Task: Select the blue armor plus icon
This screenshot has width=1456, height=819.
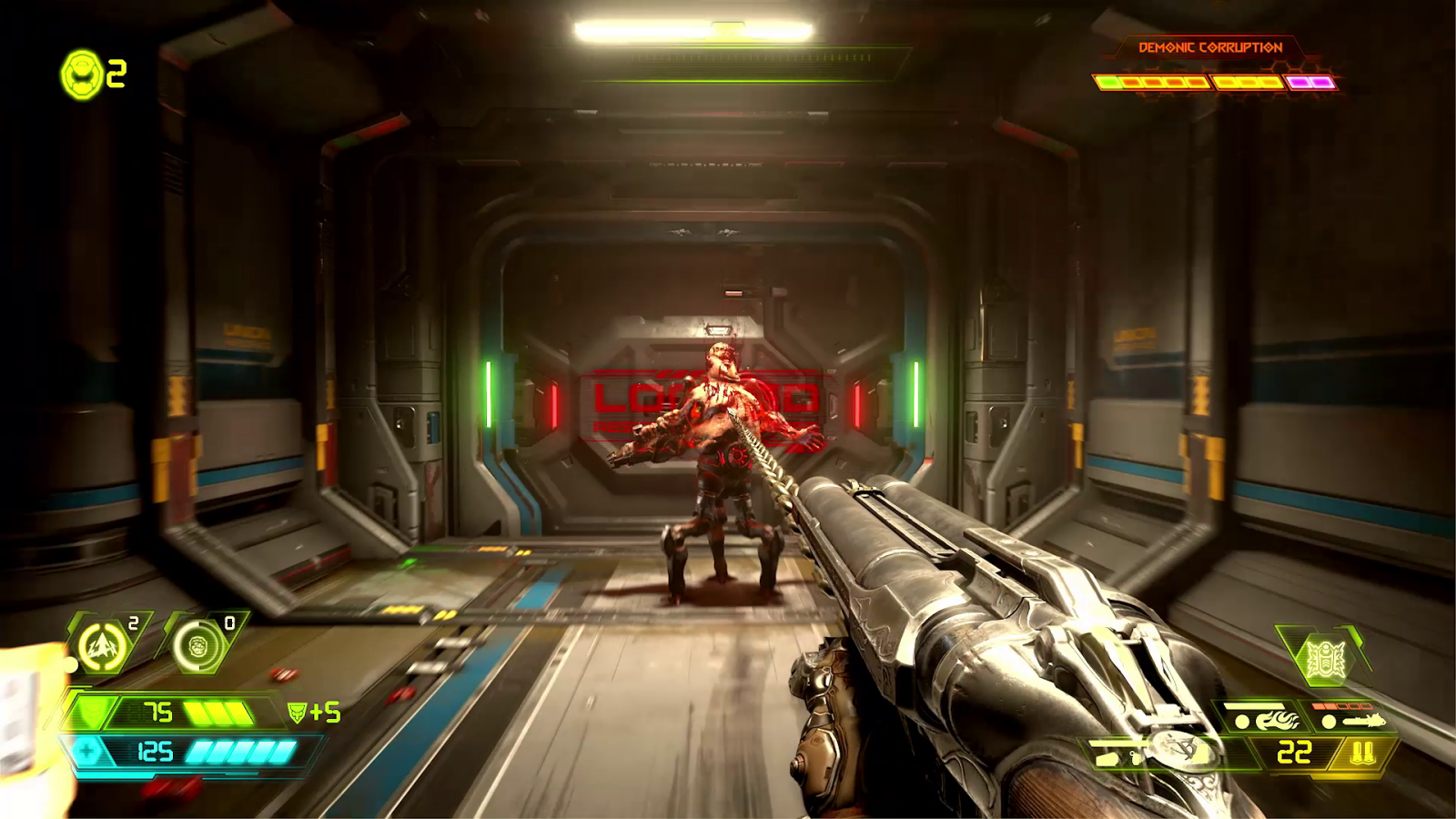Action: click(86, 752)
